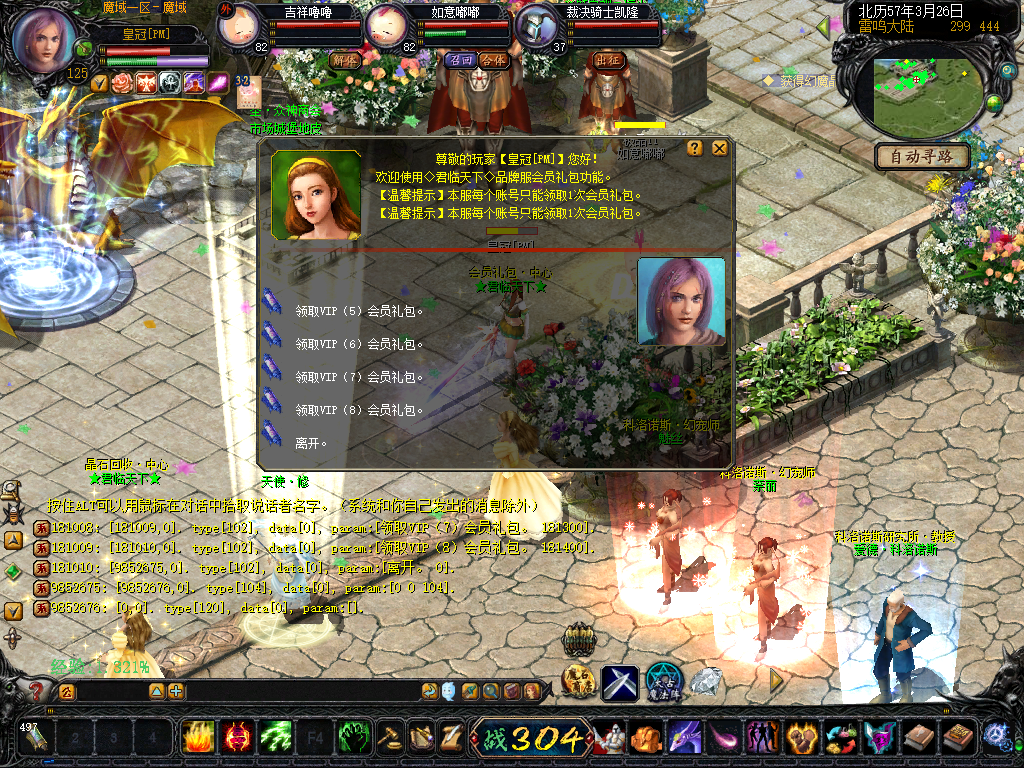Select the player character portrait

tap(44, 40)
